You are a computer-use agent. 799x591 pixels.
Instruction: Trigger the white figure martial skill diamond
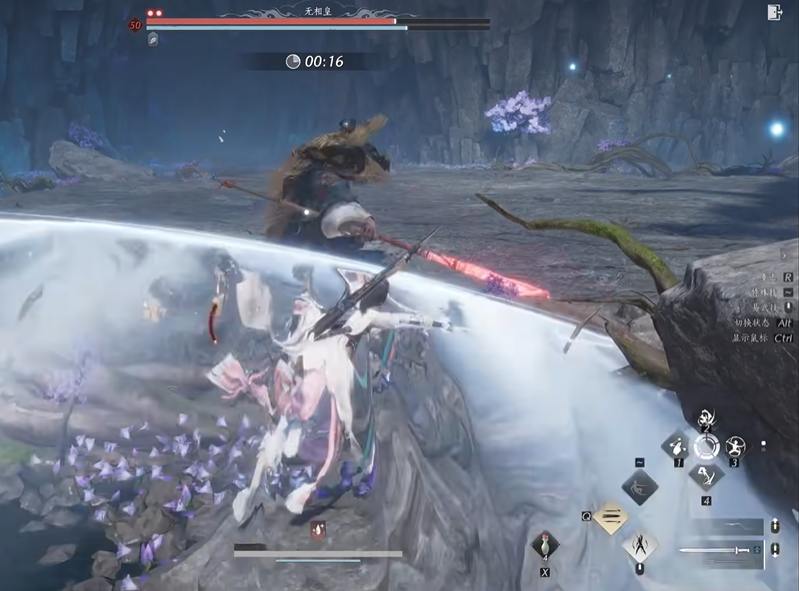coord(640,546)
